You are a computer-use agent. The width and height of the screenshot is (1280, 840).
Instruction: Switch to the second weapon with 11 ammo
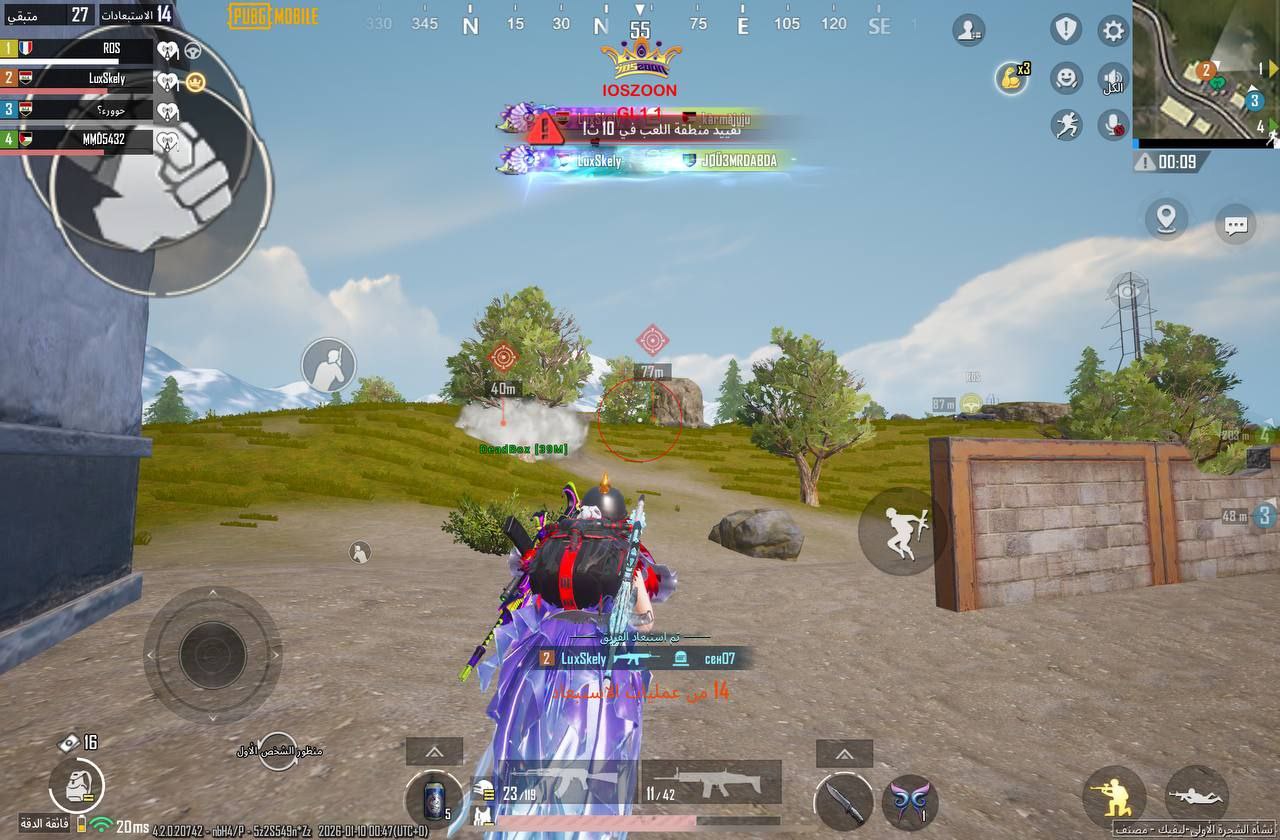[711, 783]
